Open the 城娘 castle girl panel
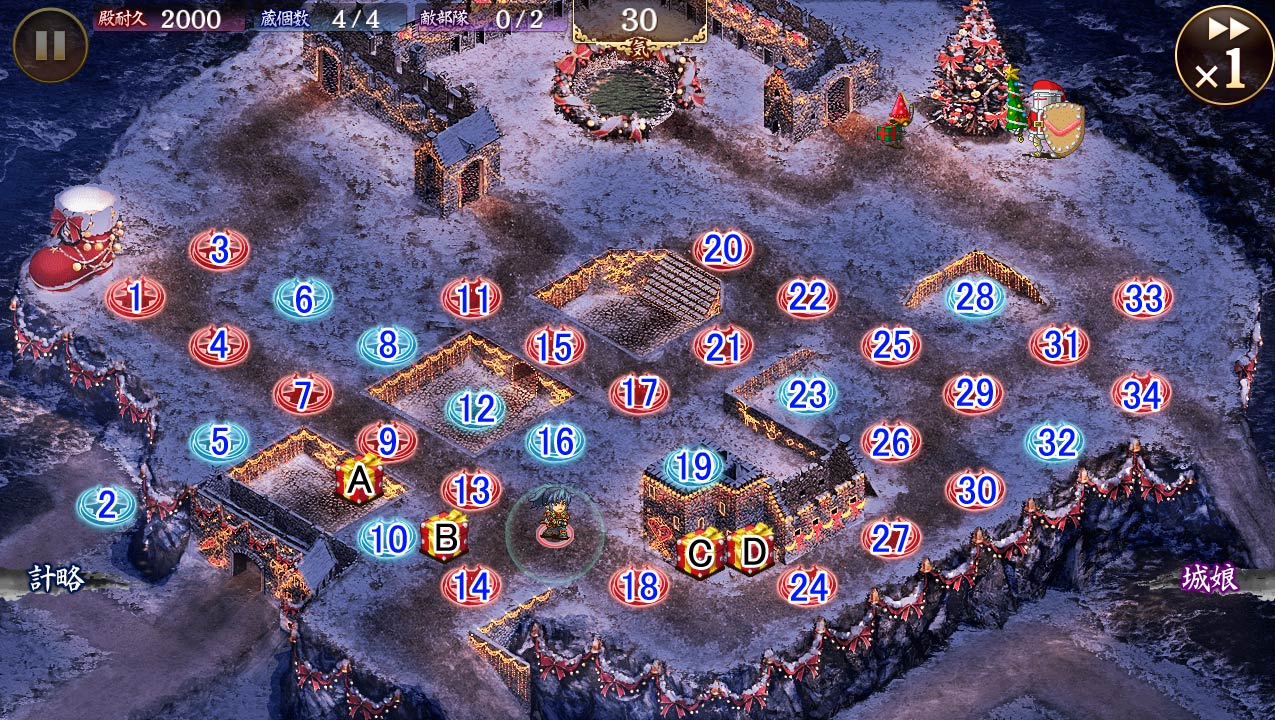 point(1210,579)
